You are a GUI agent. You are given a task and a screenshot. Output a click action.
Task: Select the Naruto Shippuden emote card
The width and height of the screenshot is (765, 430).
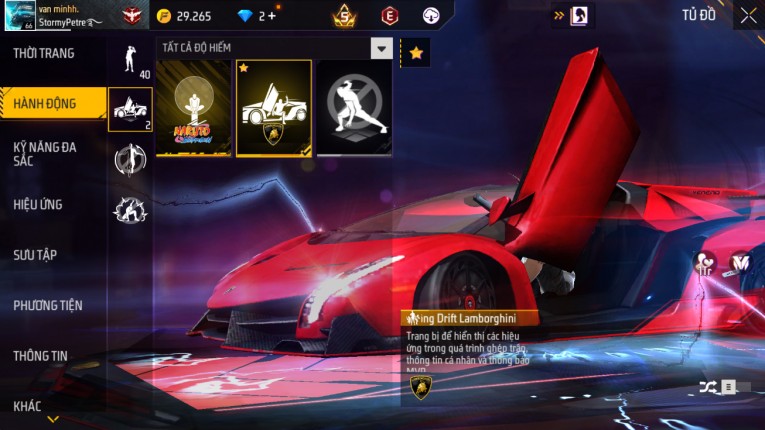point(194,108)
